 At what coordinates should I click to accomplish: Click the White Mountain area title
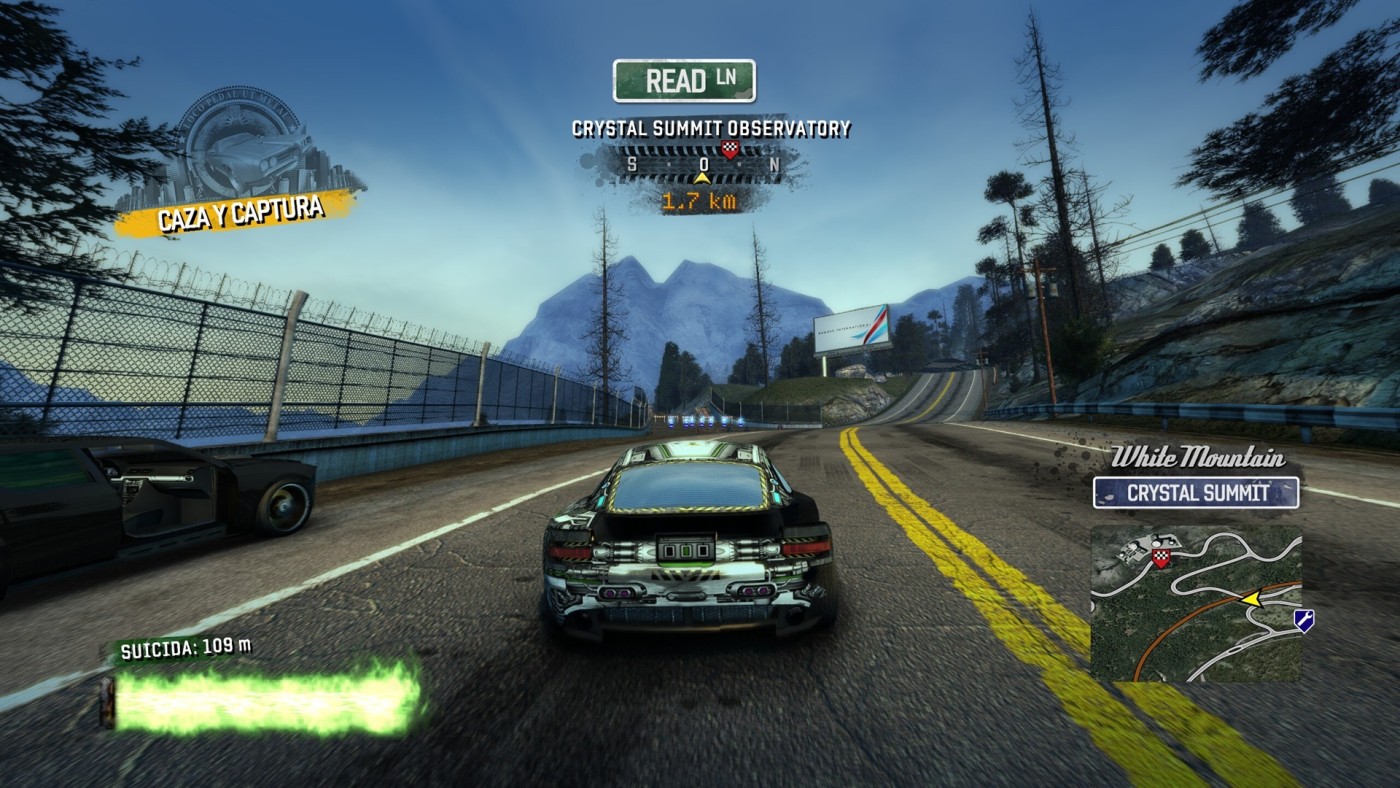[1198, 459]
